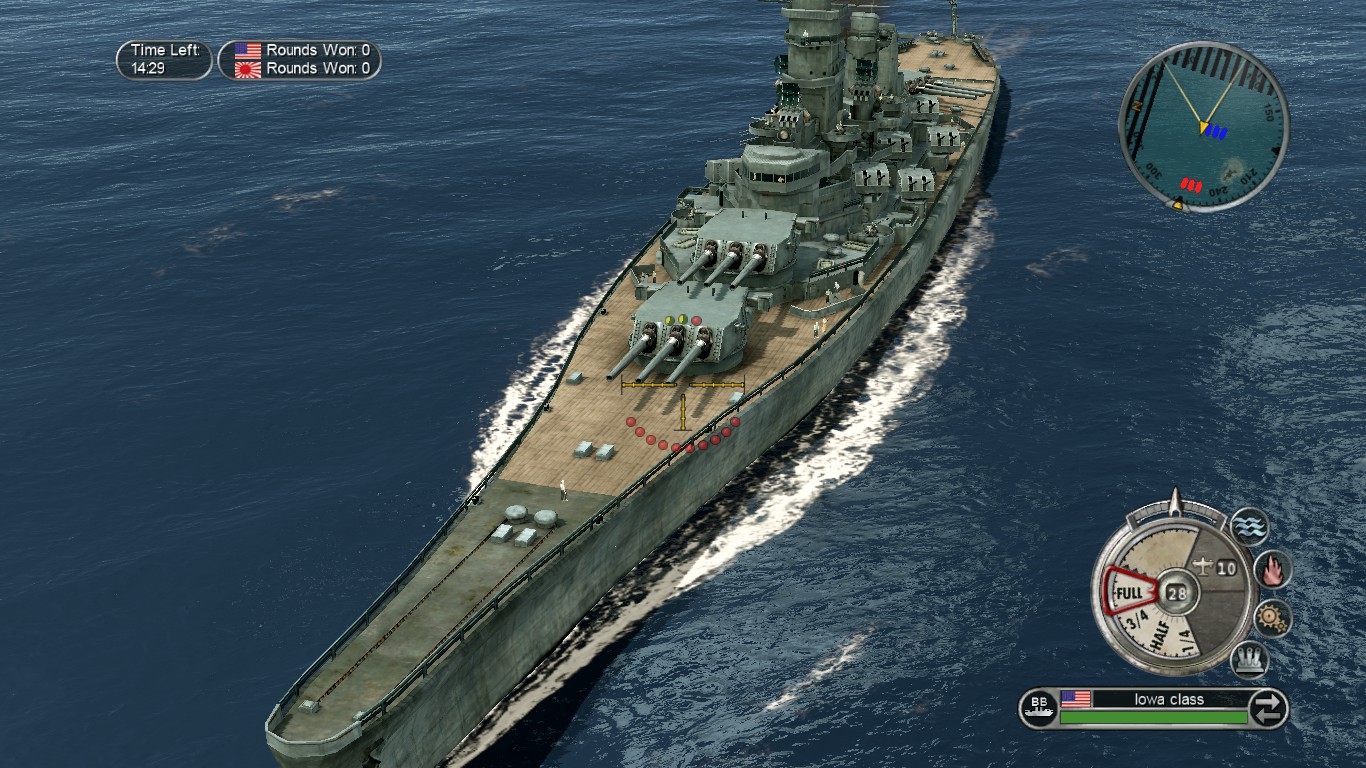
Task: Click the speed dial showing 28 knots
Action: (1177, 591)
